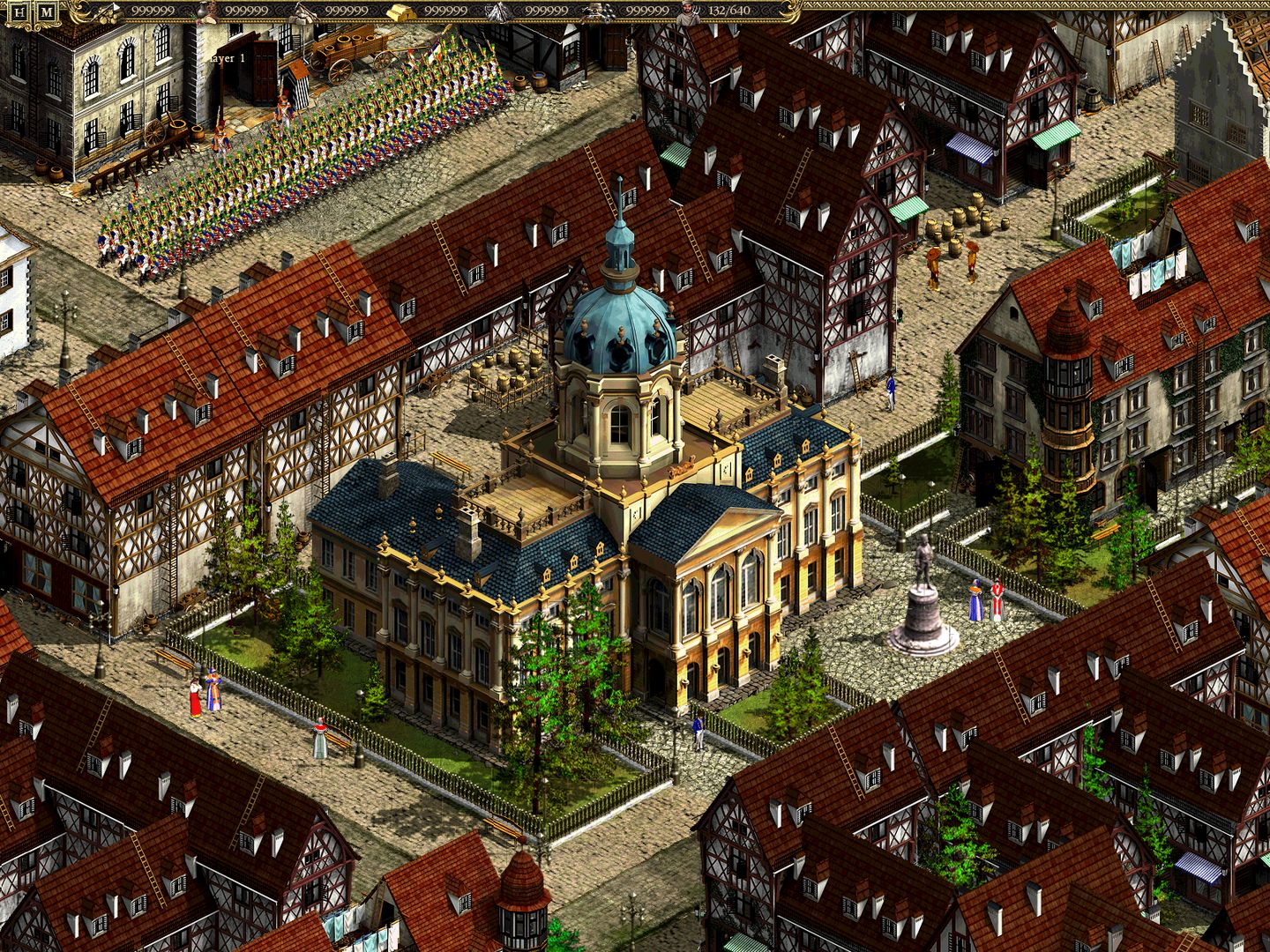Click the villager in the red dress
Screen dimensions: 1270x952
coord(195,698)
